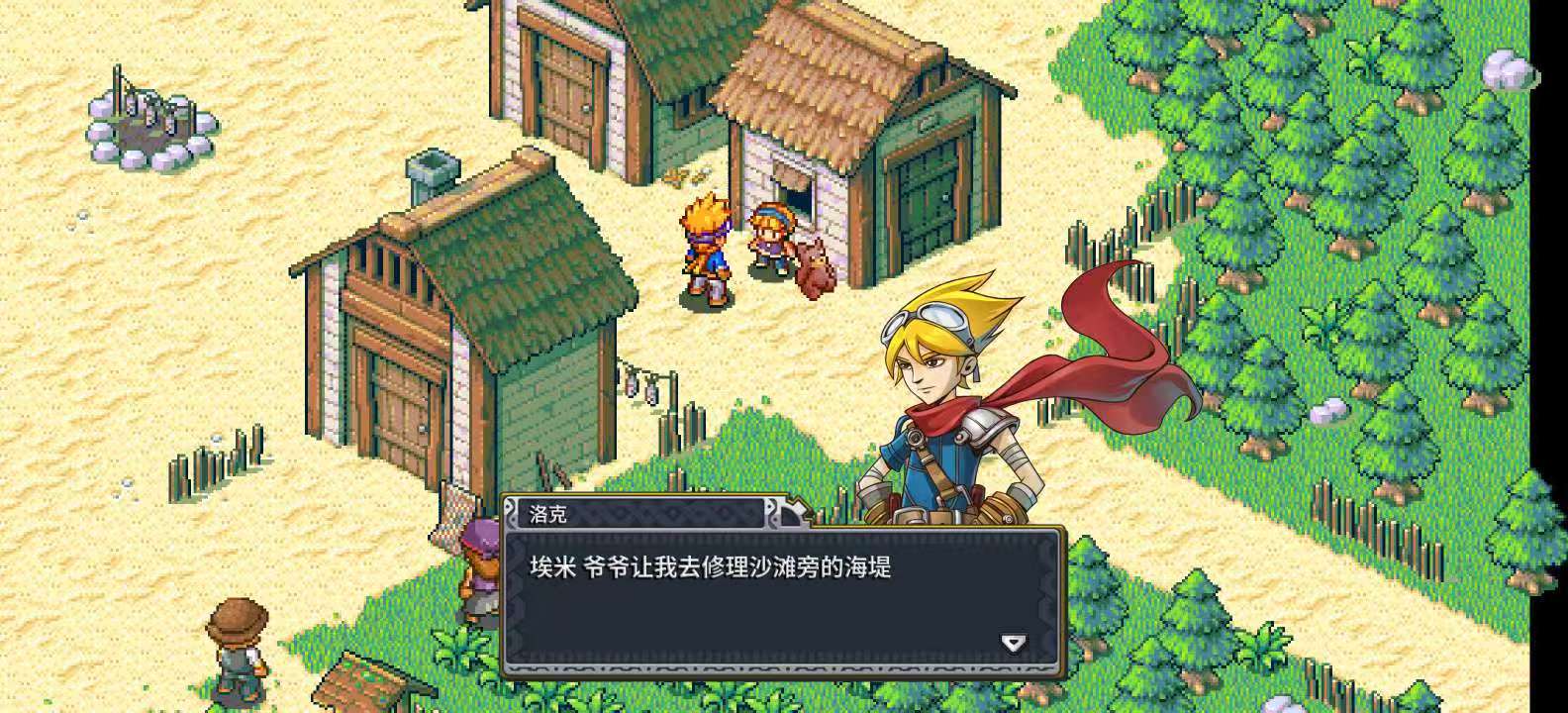Click the villager with the straw hat

(x=238, y=644)
